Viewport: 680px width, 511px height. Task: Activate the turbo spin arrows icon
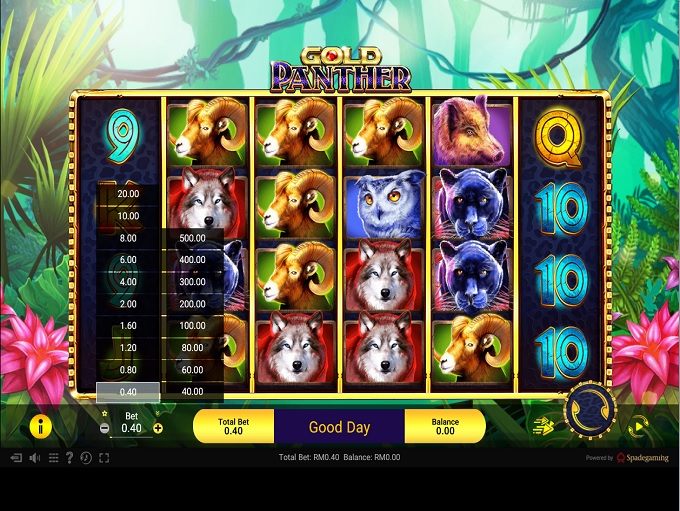click(x=543, y=425)
